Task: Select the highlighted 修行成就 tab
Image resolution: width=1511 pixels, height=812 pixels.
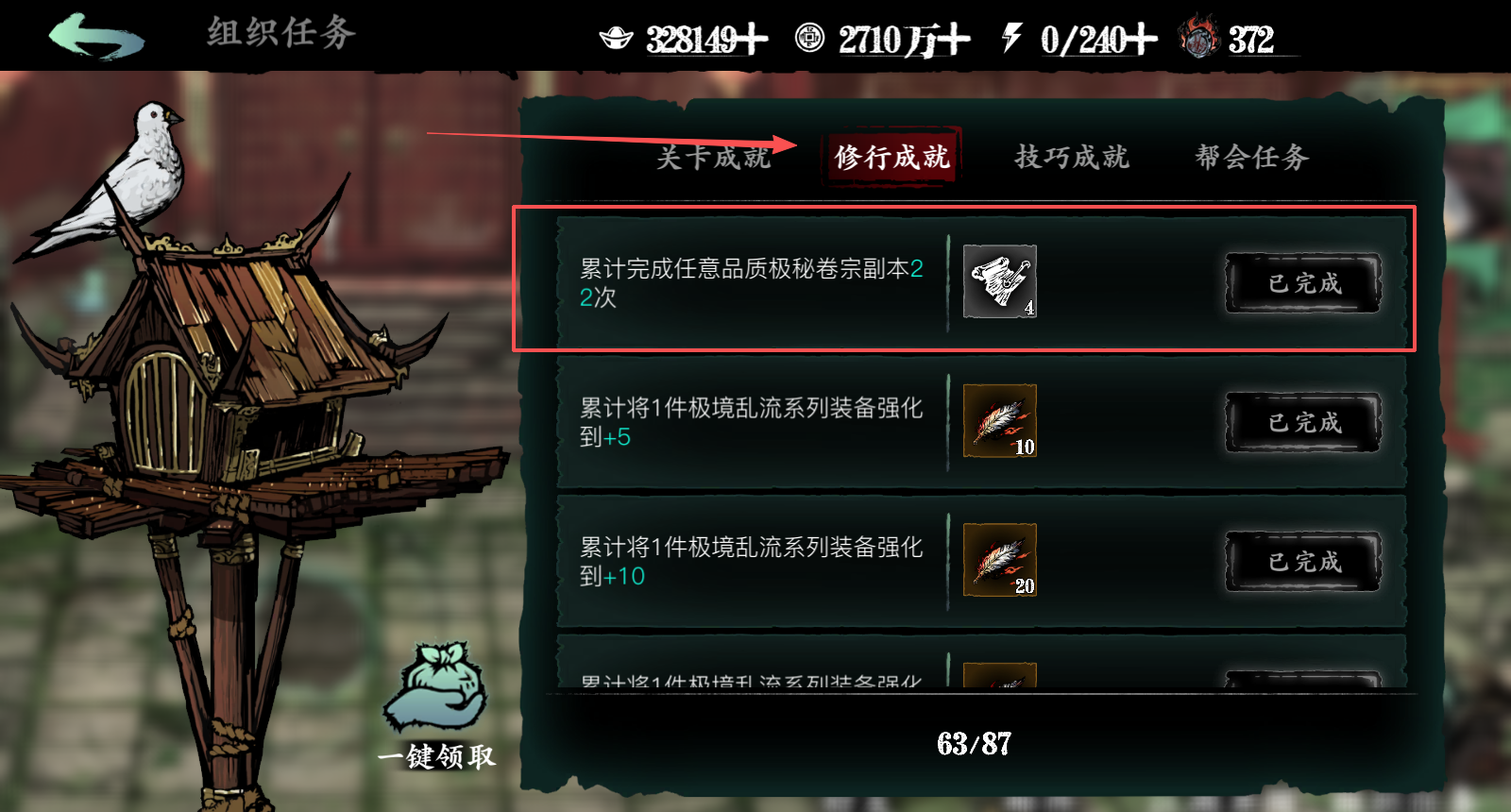Action: click(x=891, y=157)
